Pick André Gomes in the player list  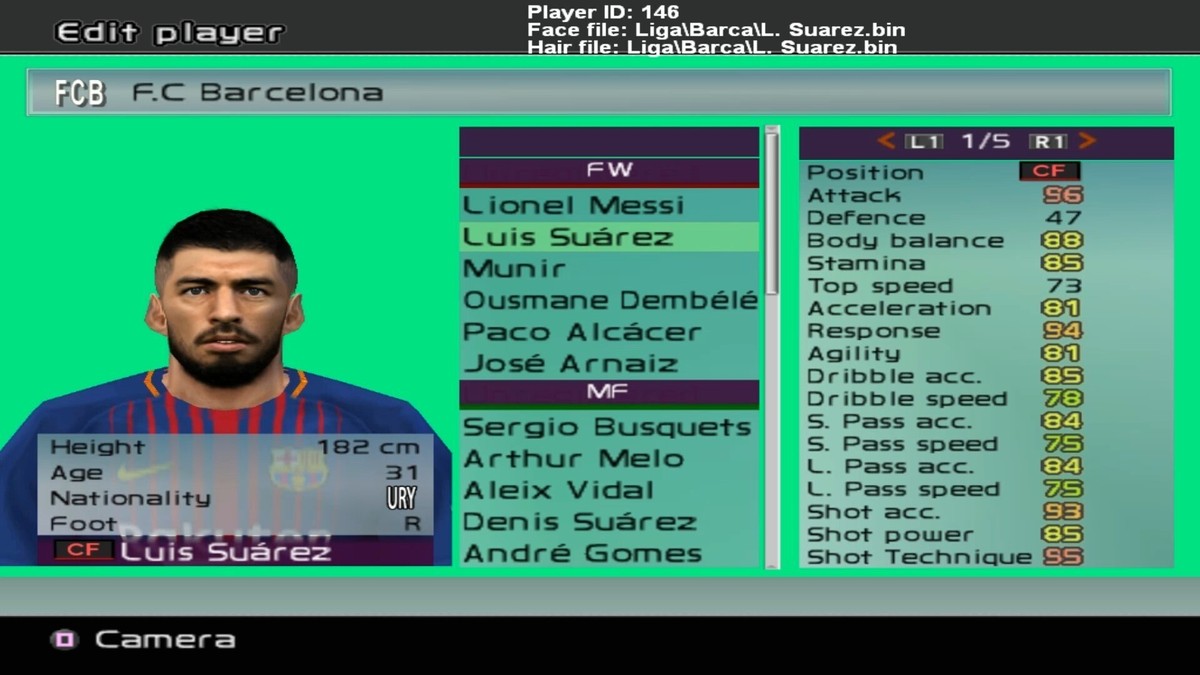582,554
